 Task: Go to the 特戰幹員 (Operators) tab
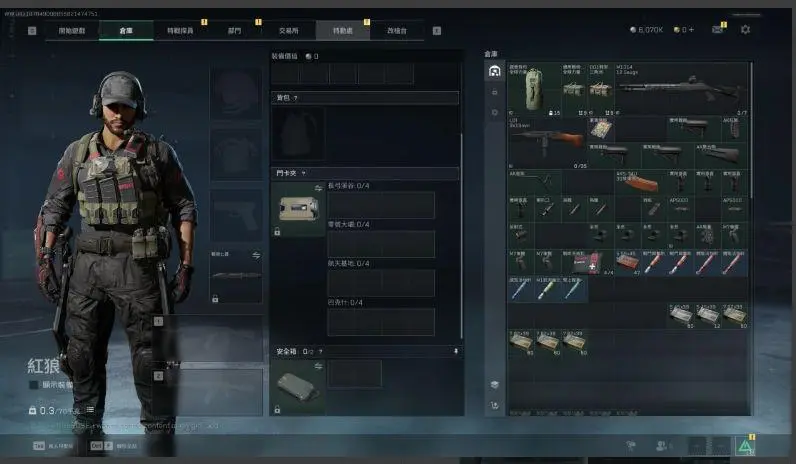[181, 31]
